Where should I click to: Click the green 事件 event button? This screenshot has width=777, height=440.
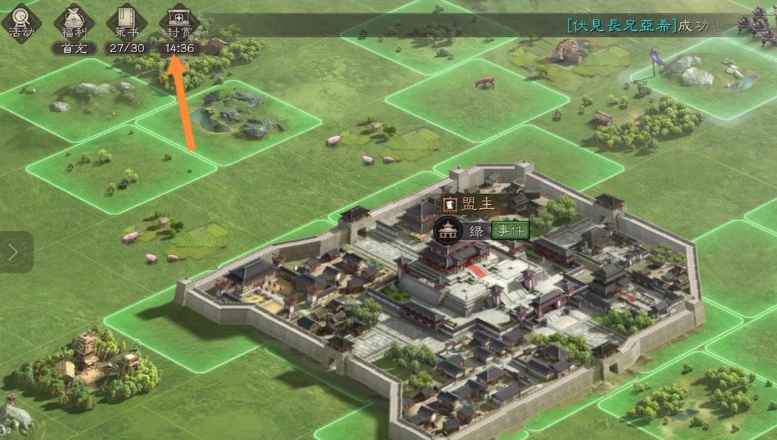tap(508, 230)
